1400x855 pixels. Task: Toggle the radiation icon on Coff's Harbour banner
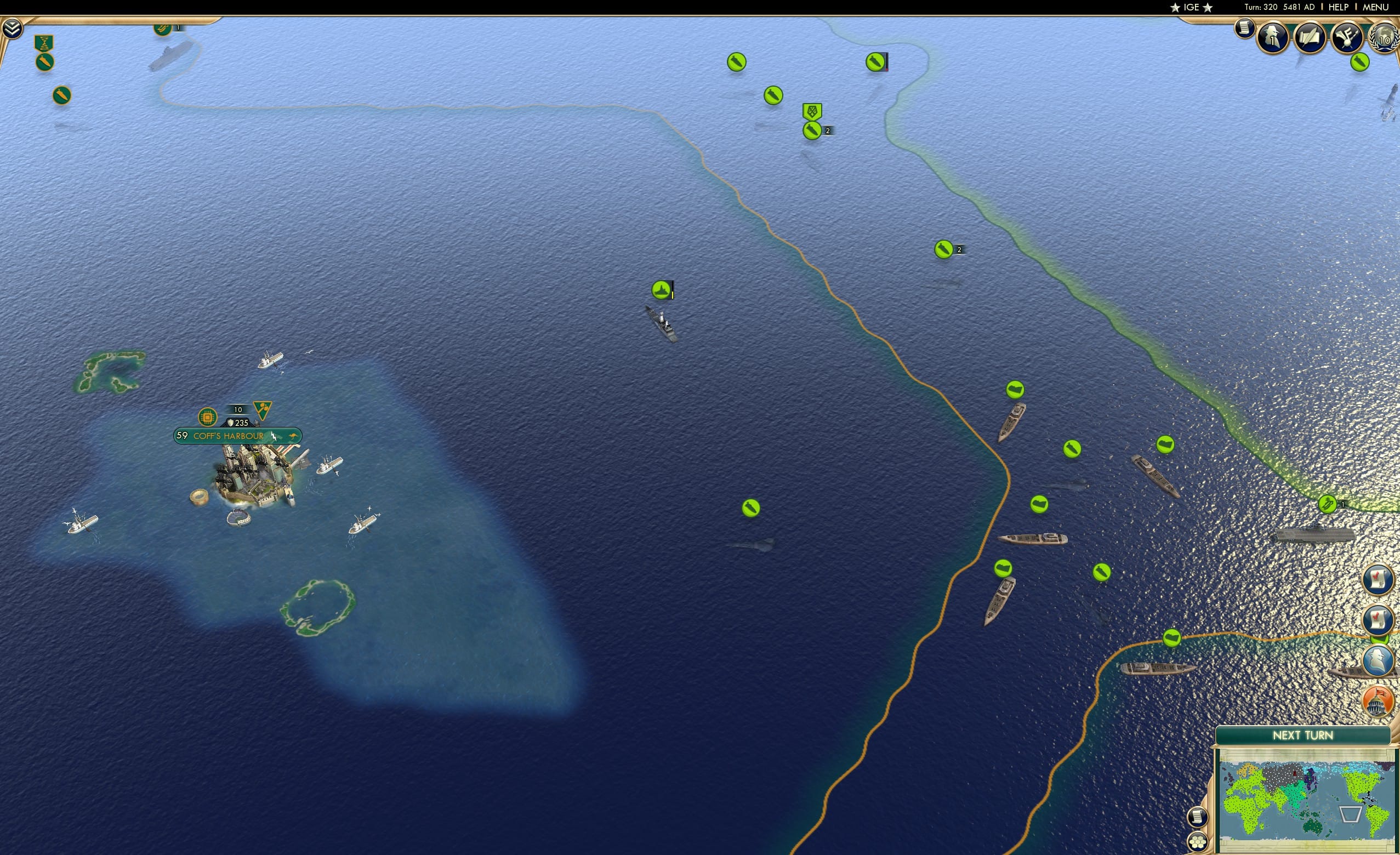pos(264,410)
